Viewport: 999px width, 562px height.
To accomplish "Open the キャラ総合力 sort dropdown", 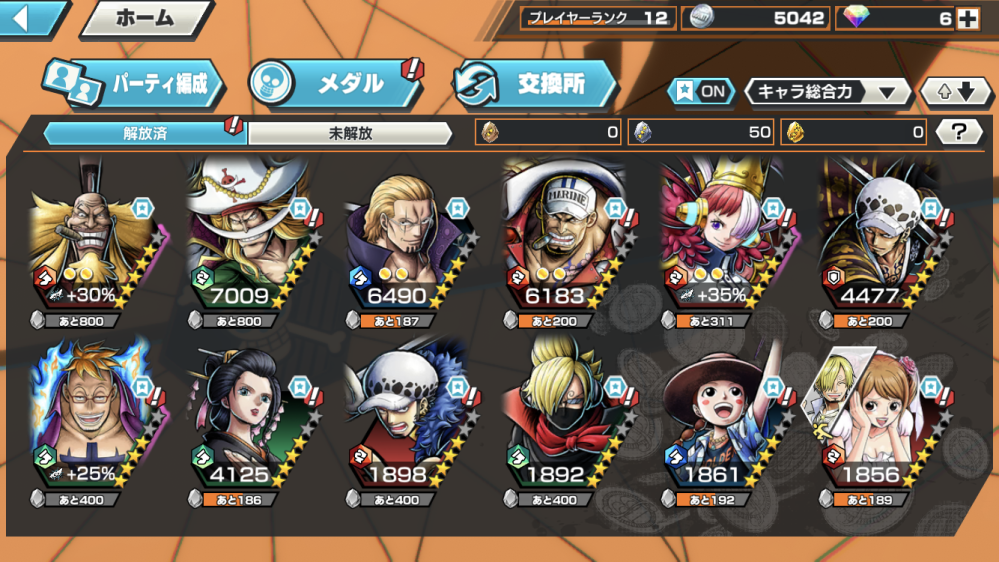I will (x=827, y=92).
